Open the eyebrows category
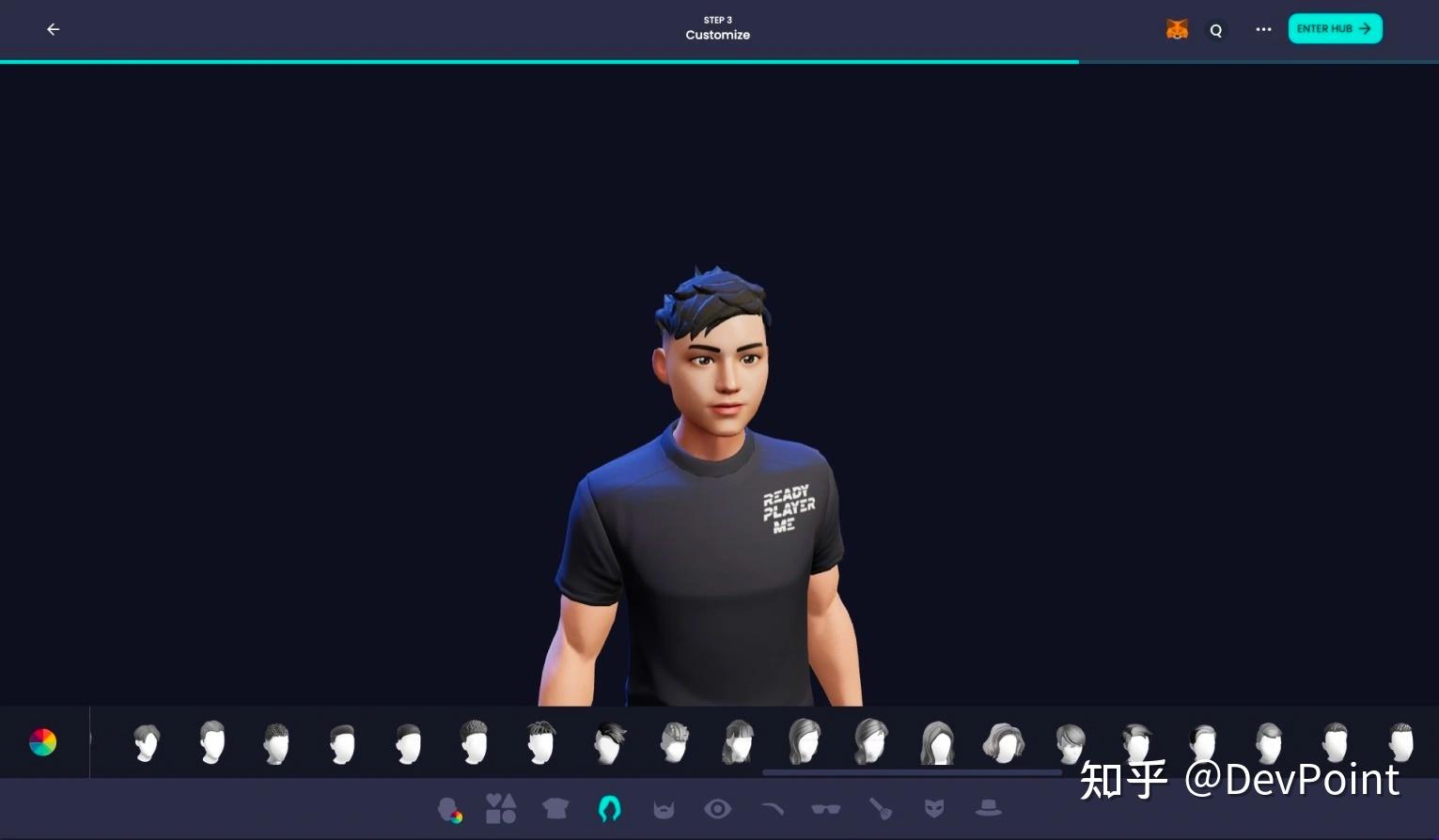 773,808
